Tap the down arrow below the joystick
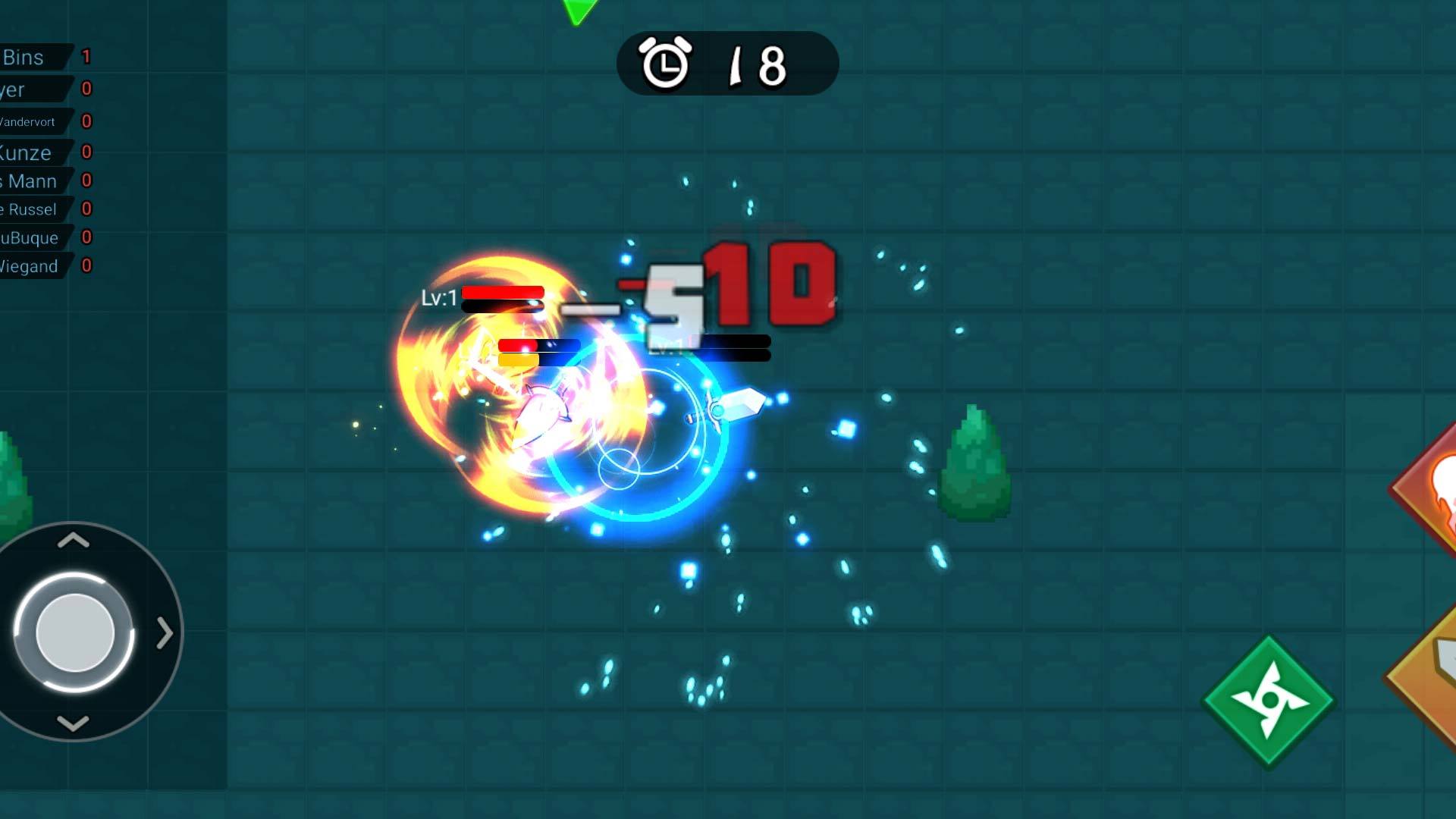 coord(72,724)
